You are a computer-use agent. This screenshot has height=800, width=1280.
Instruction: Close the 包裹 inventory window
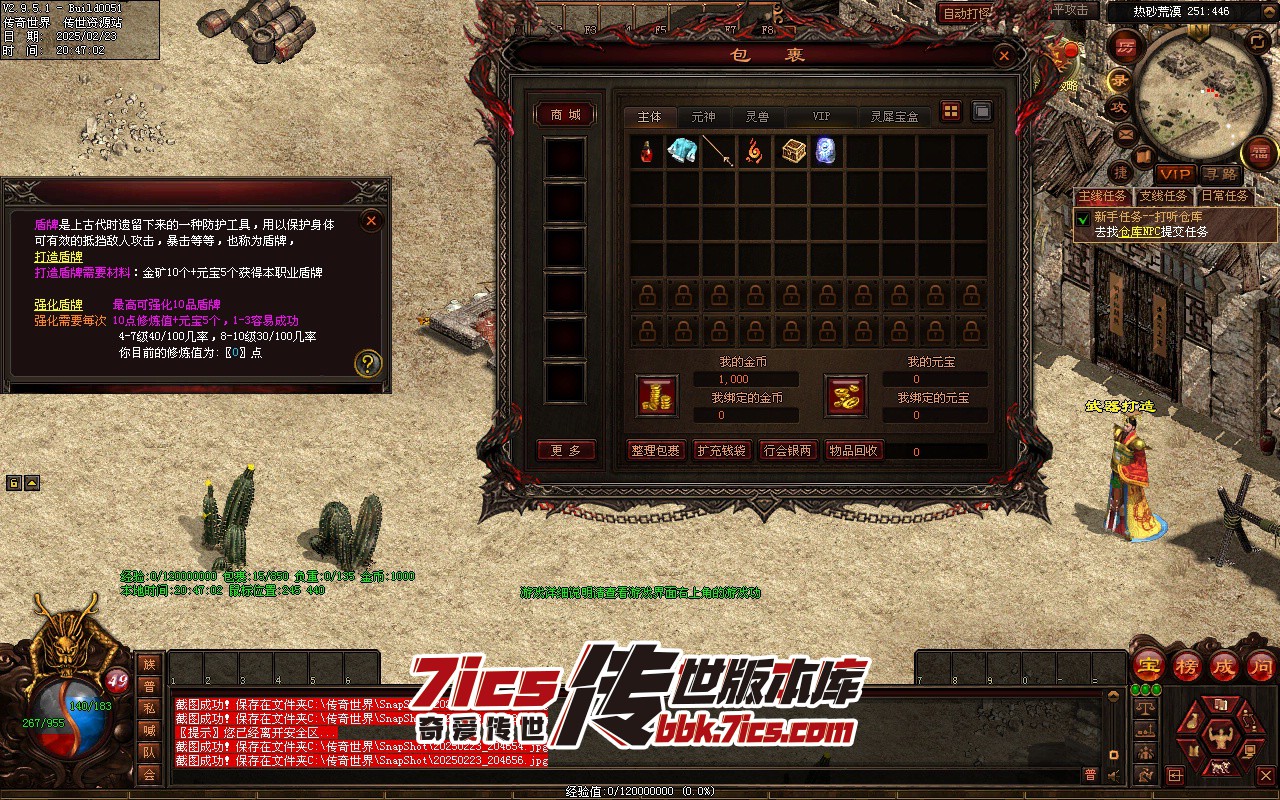1004,56
